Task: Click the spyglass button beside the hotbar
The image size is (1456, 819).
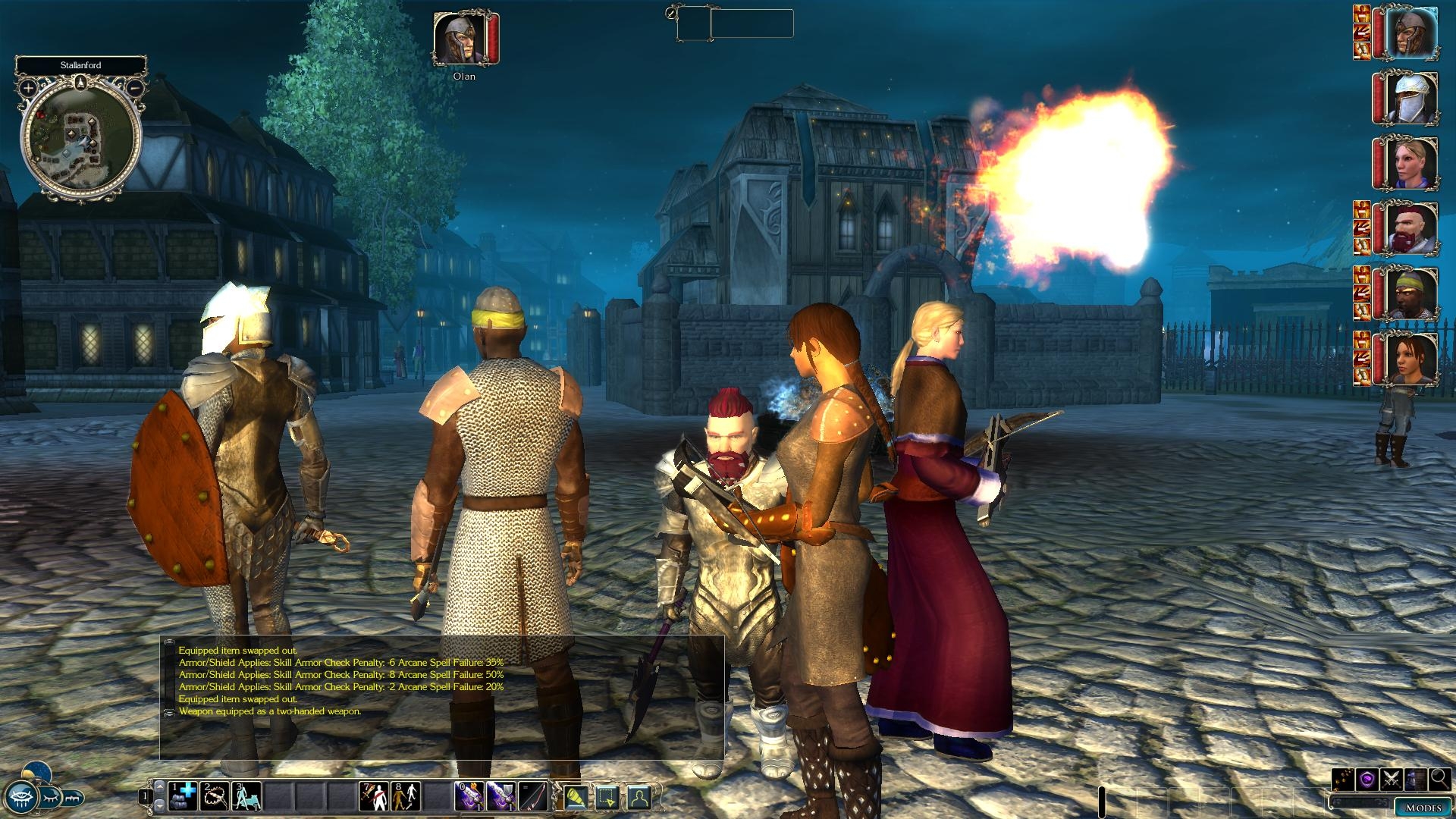Action: pyautogui.click(x=575, y=797)
